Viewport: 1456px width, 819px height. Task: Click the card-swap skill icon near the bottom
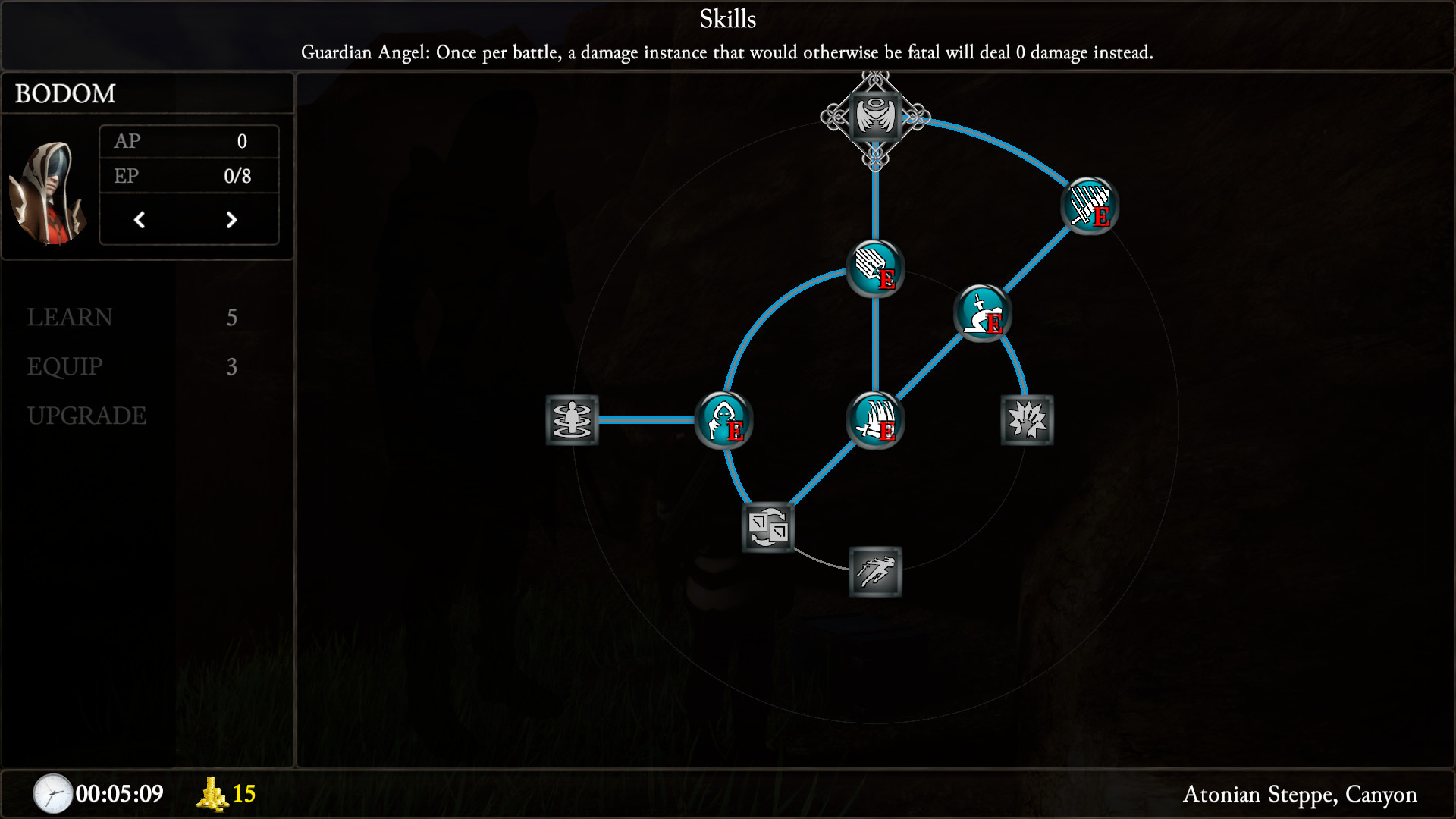[x=767, y=526]
